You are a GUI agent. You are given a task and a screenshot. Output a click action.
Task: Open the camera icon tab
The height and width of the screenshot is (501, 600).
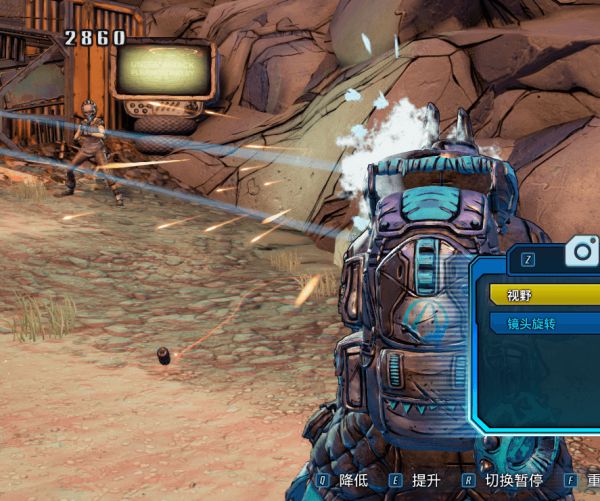(581, 252)
